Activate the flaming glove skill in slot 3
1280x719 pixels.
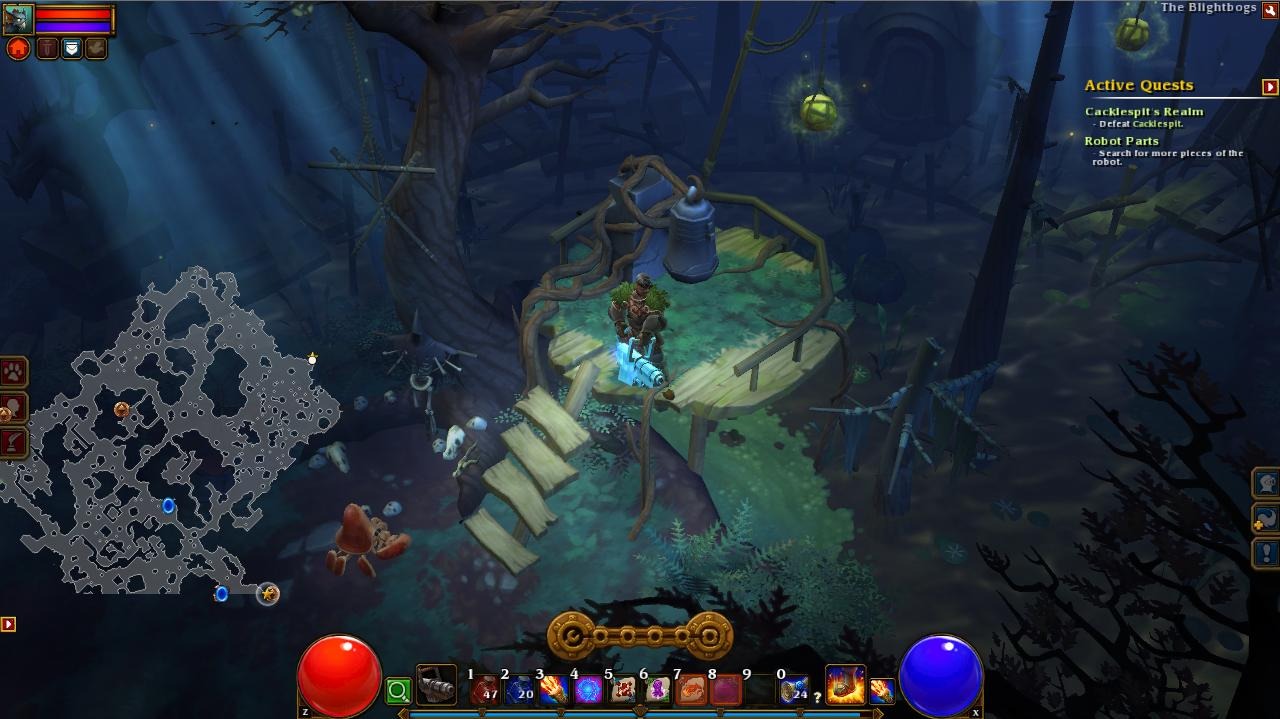[x=554, y=690]
